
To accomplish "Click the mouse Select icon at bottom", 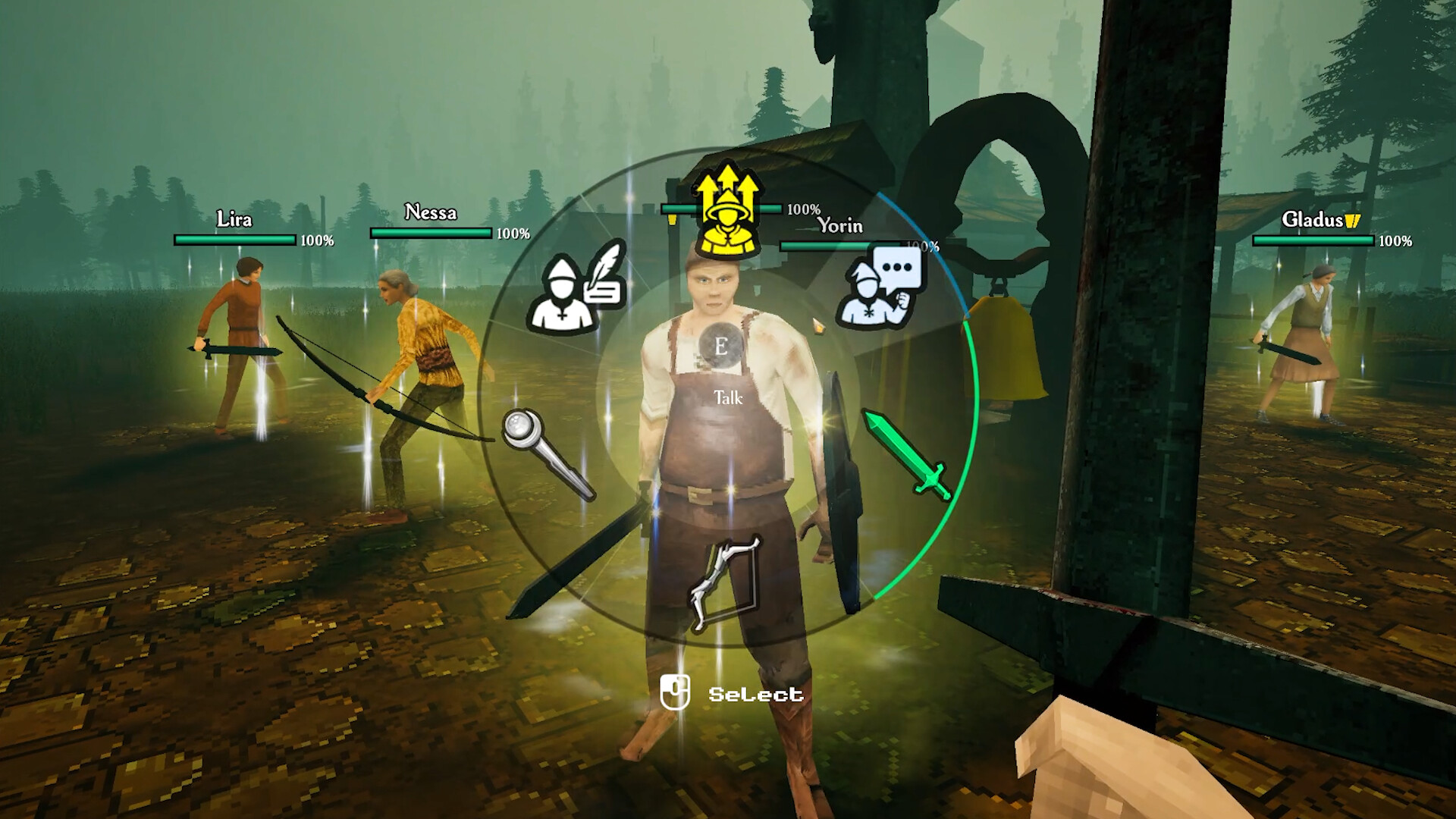I will [677, 691].
